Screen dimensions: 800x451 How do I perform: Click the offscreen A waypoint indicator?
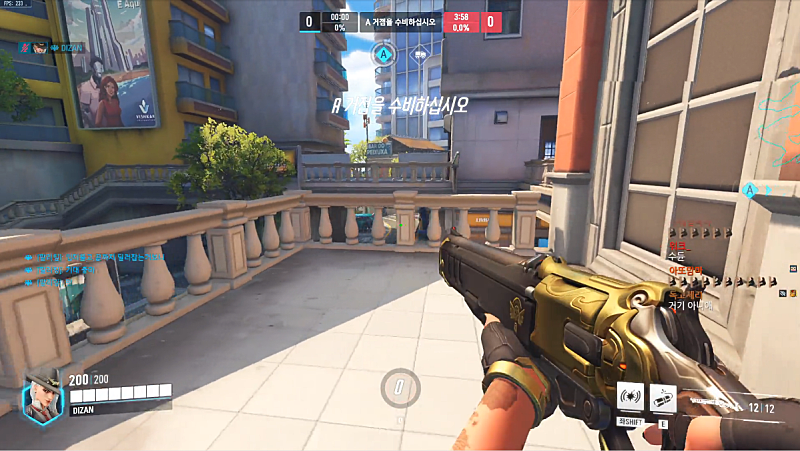[750, 187]
